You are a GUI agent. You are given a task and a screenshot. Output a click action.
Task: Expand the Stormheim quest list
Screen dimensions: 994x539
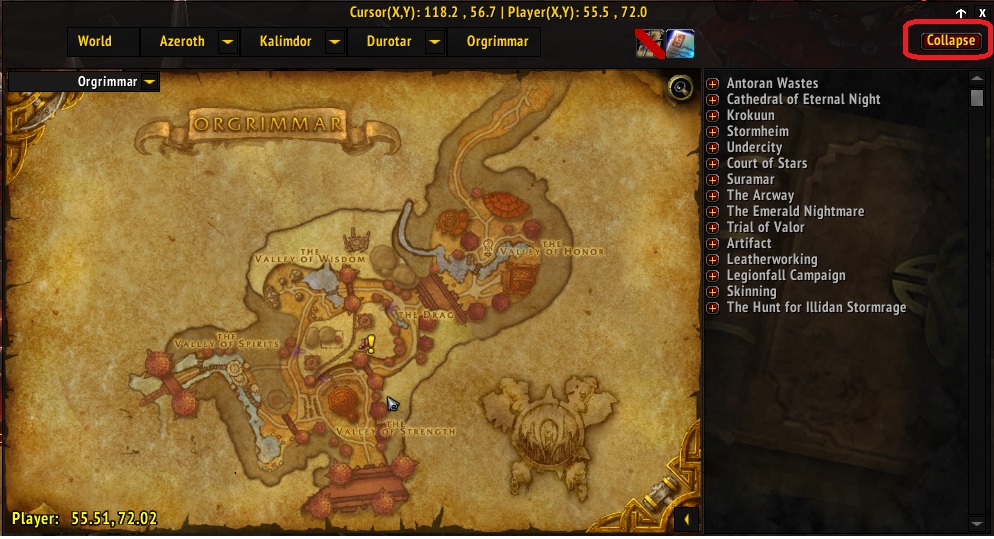(713, 132)
